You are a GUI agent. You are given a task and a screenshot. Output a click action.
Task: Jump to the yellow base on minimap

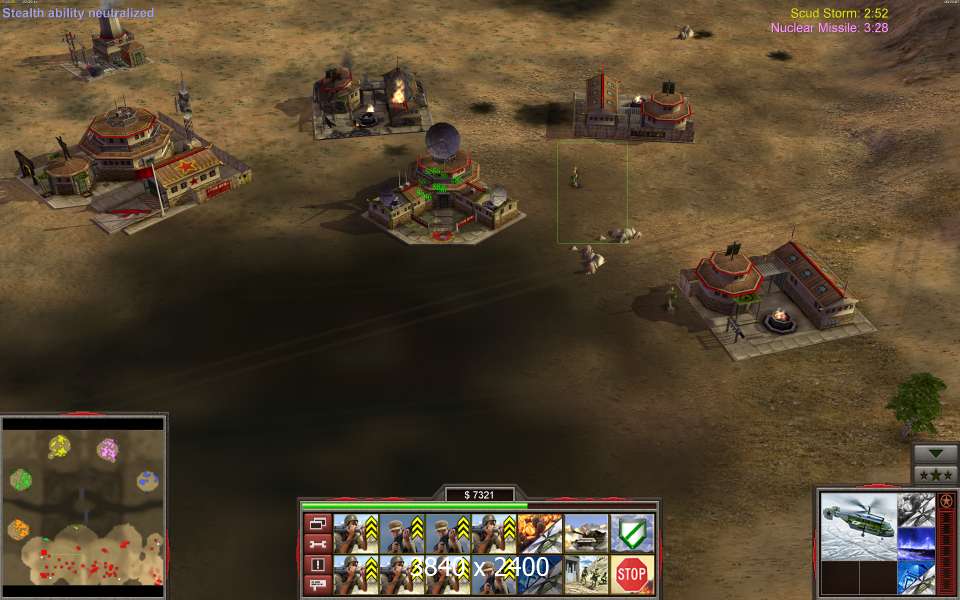(x=59, y=444)
